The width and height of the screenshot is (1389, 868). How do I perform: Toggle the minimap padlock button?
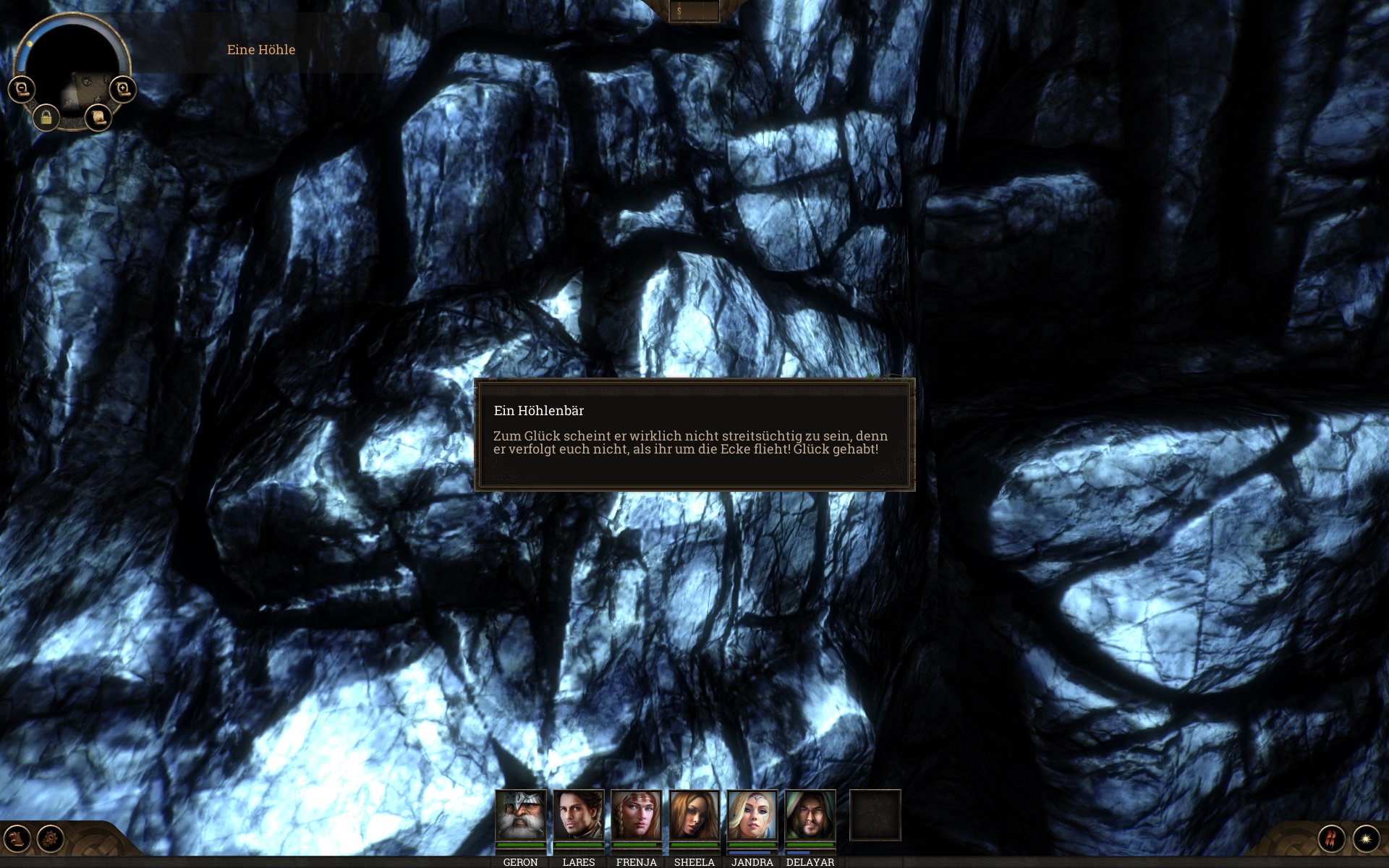pyautogui.click(x=46, y=117)
